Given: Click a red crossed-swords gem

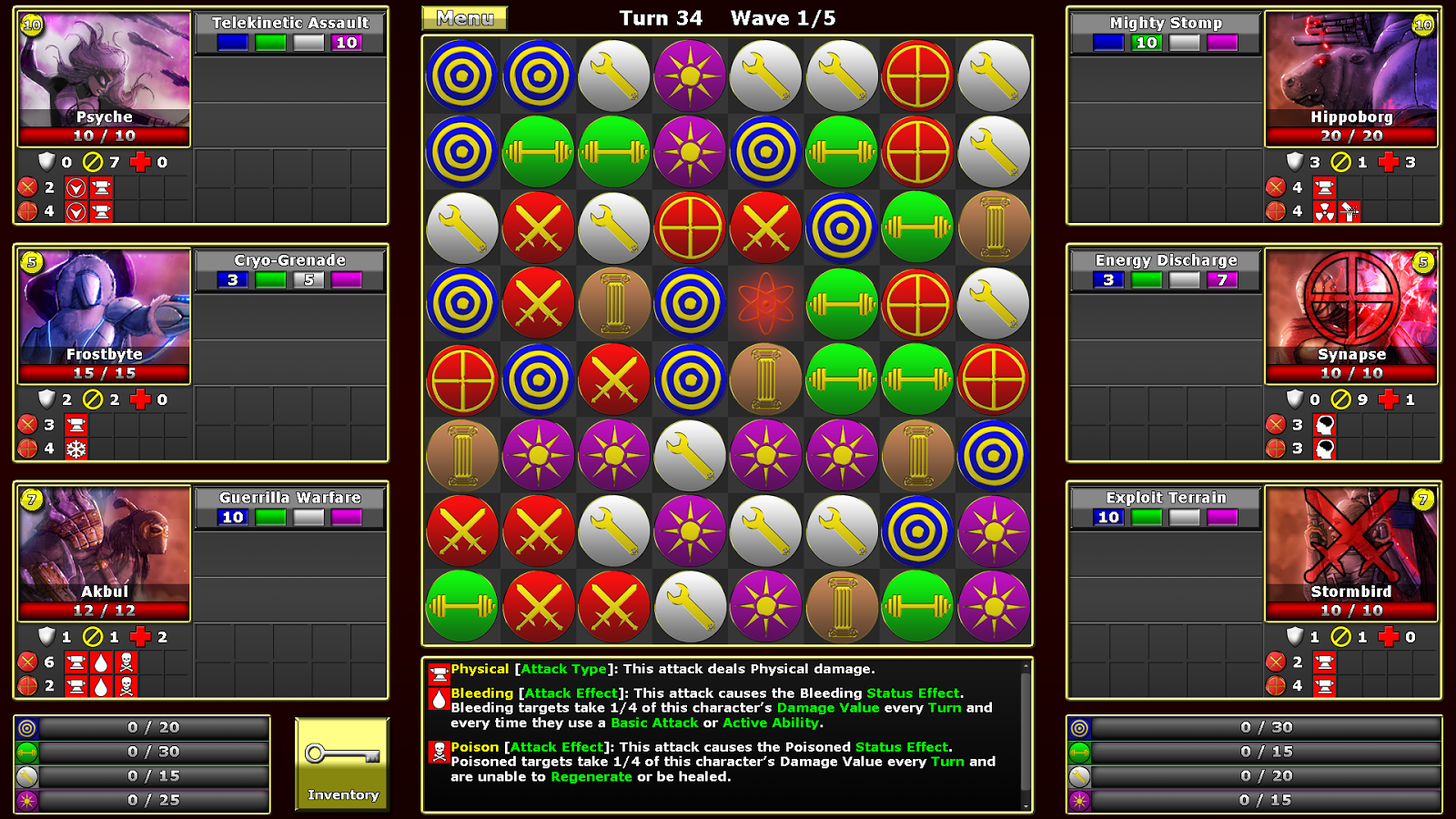Looking at the screenshot, I should [537, 227].
